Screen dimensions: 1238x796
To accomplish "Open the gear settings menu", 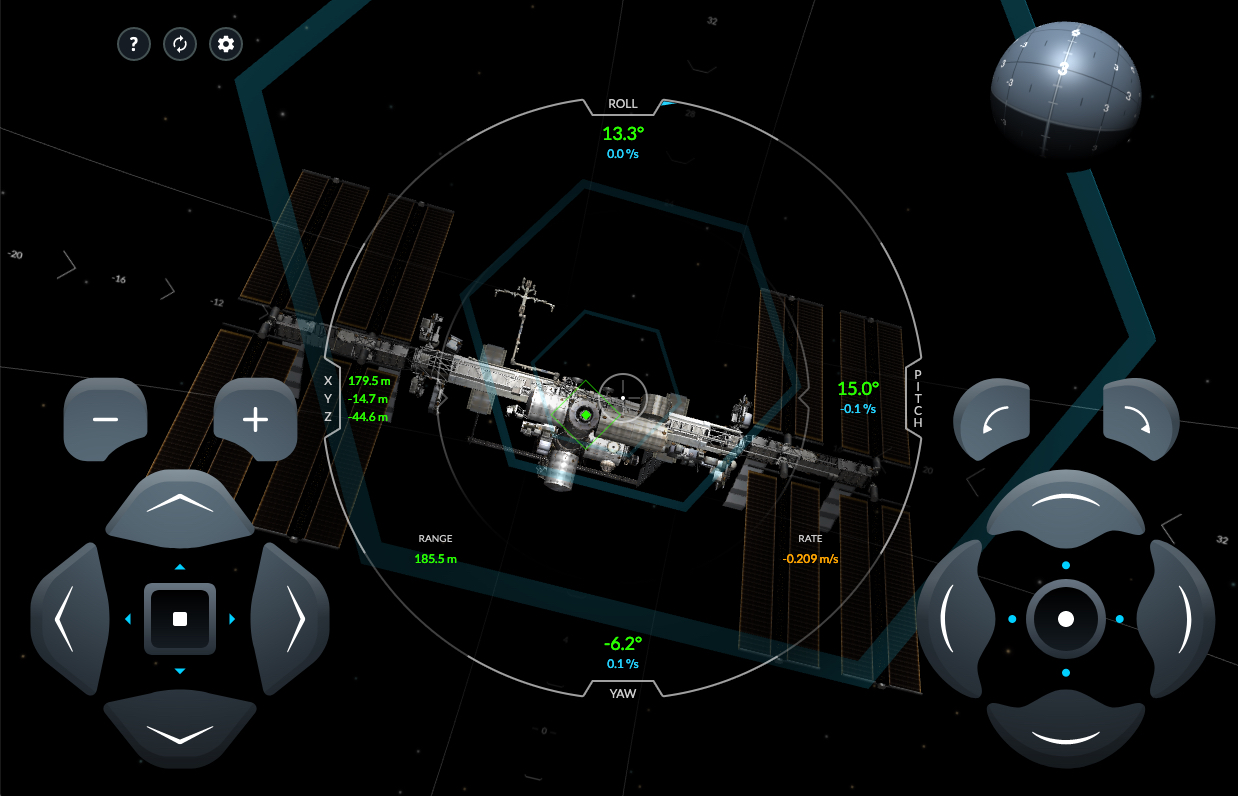I will point(226,44).
